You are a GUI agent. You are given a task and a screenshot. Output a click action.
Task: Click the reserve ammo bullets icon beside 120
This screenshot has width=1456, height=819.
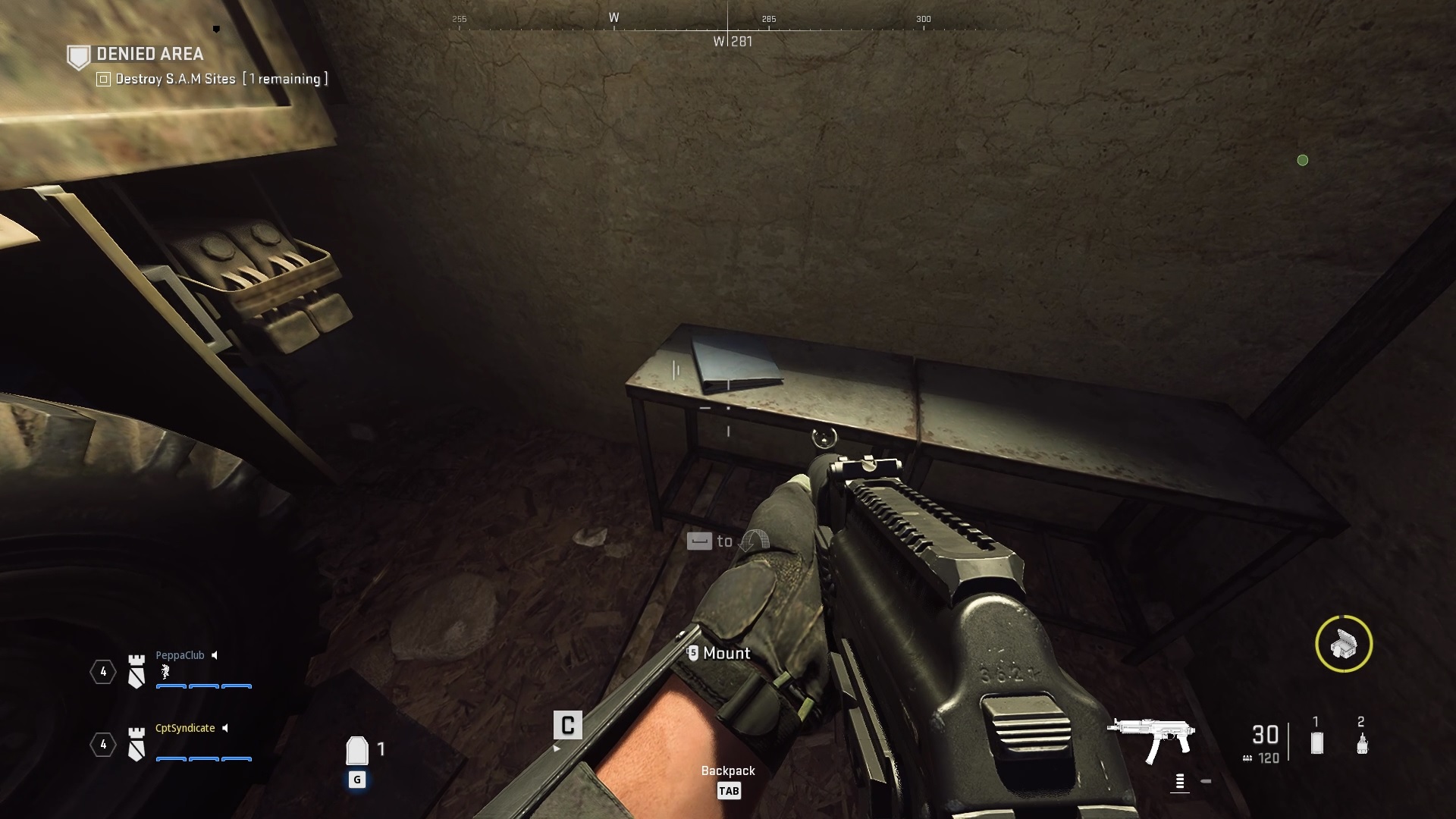click(x=1247, y=756)
